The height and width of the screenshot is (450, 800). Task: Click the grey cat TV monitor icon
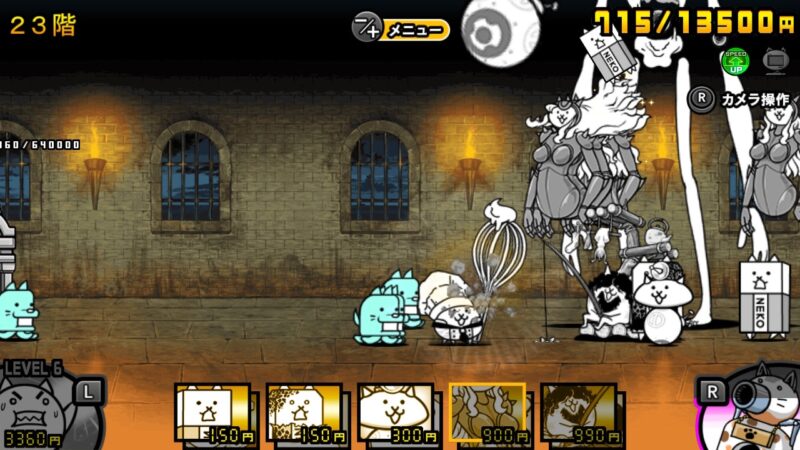coord(774,60)
